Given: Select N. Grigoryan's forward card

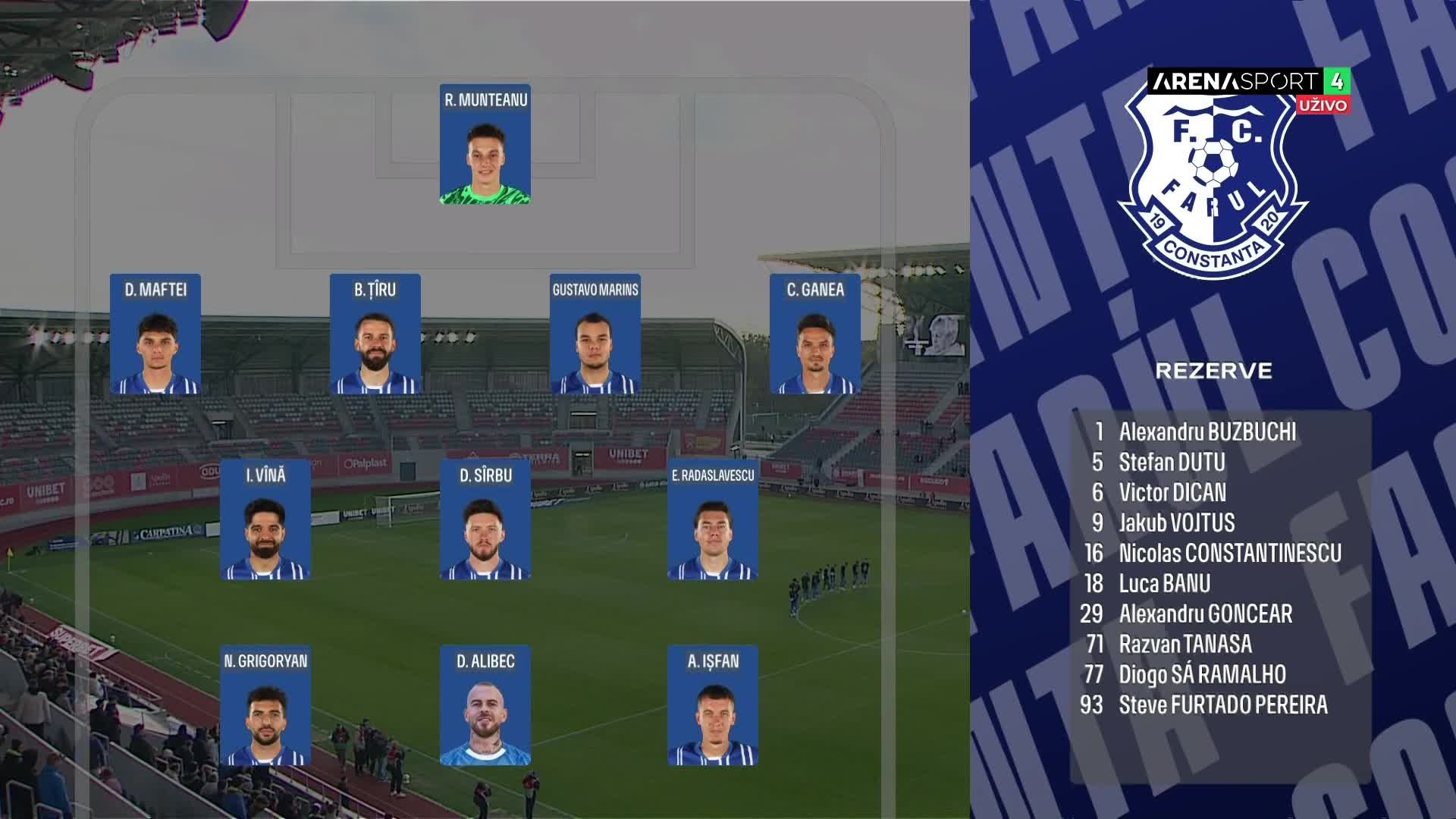Looking at the screenshot, I should coord(265,705).
